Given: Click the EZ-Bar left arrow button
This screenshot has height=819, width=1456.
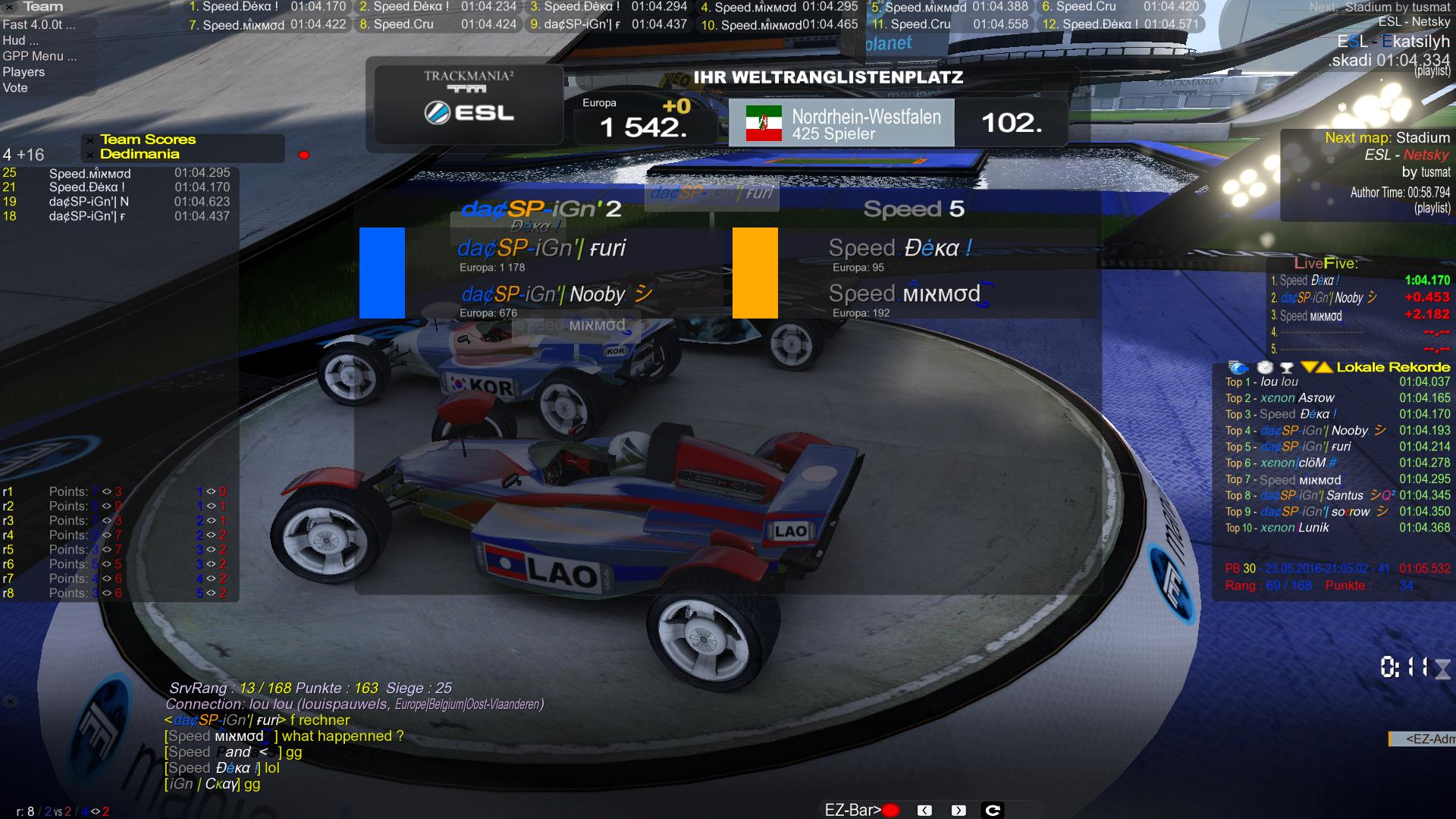Looking at the screenshot, I should 924,811.
